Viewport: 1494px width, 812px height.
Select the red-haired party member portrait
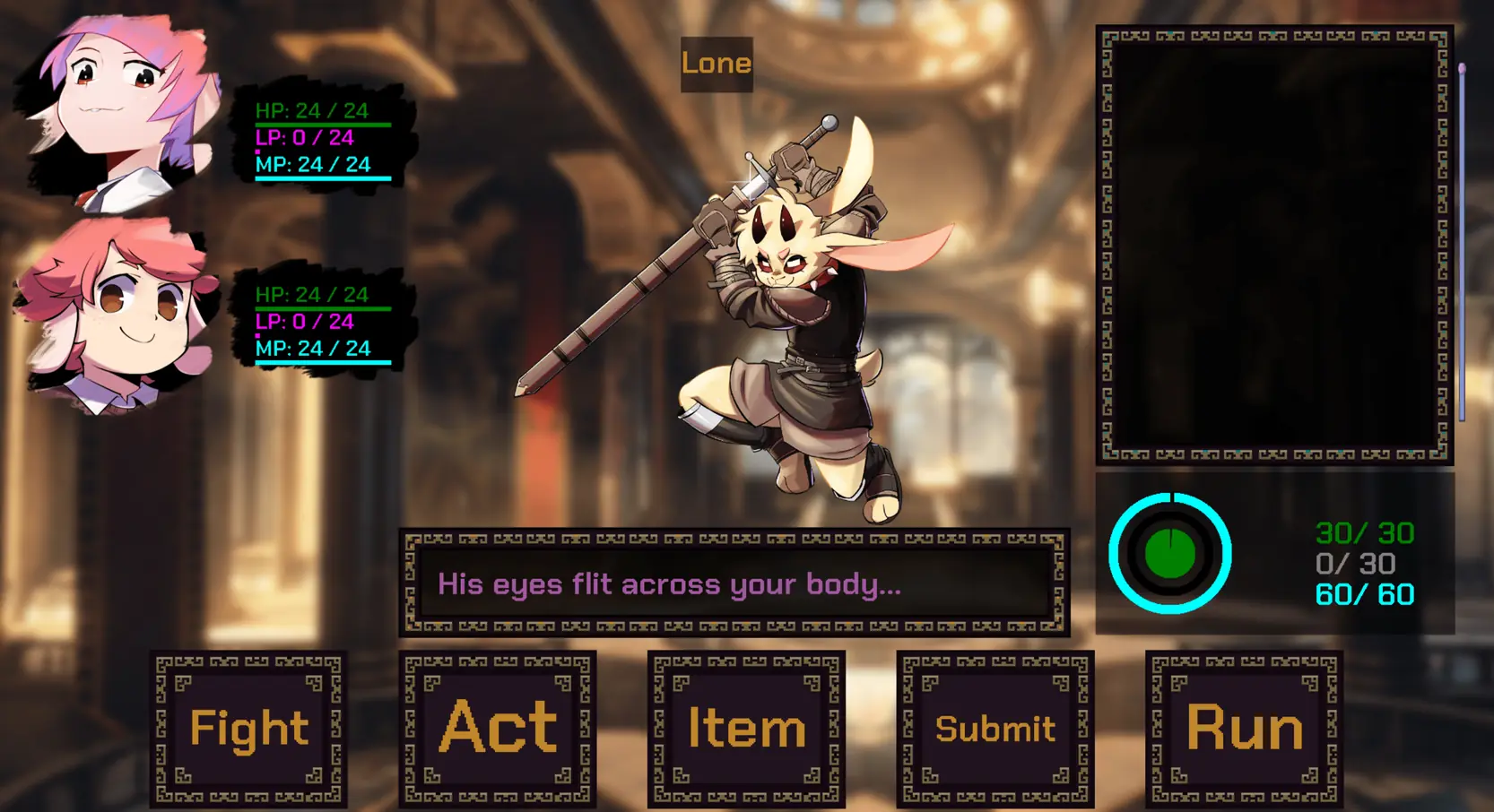[117, 314]
